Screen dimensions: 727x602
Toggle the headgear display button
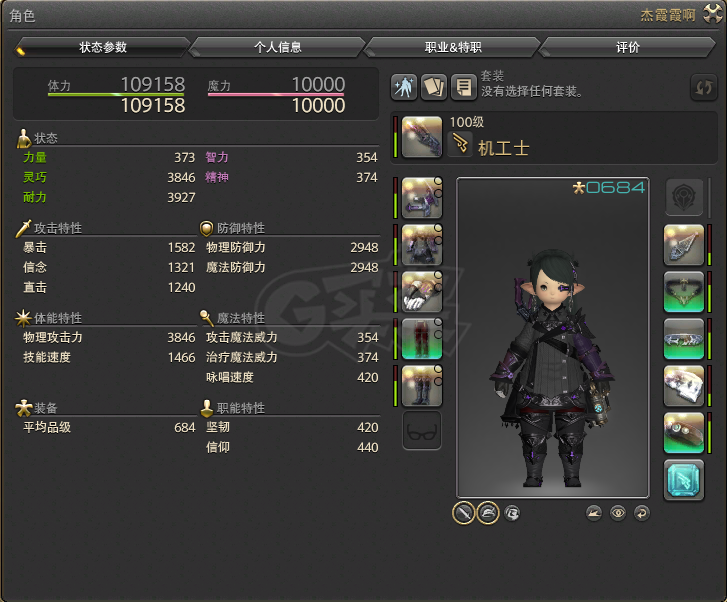click(x=488, y=512)
